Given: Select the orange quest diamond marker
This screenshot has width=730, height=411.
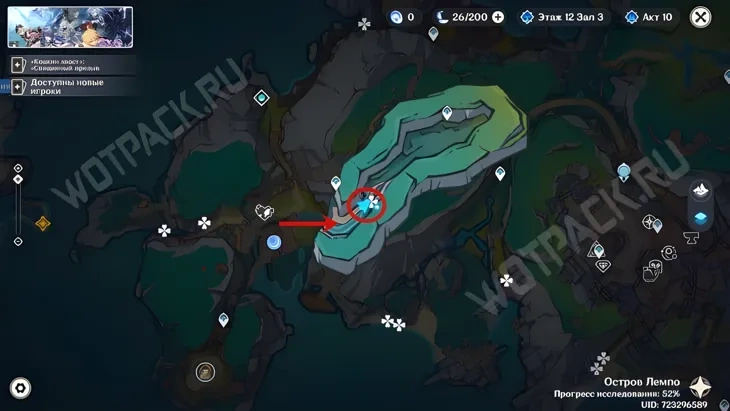Looking at the screenshot, I should pyautogui.click(x=43, y=223).
